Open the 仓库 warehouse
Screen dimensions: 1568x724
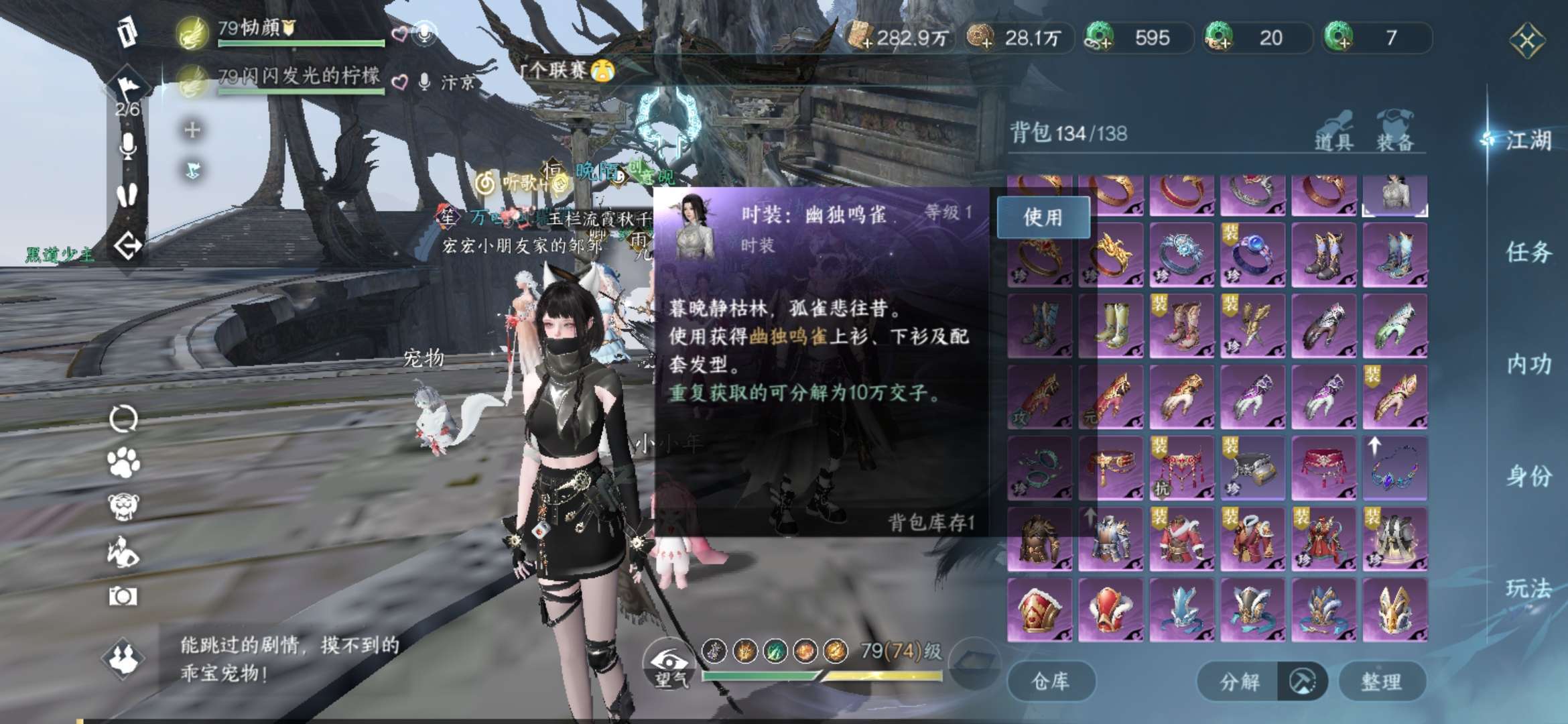tap(1051, 682)
